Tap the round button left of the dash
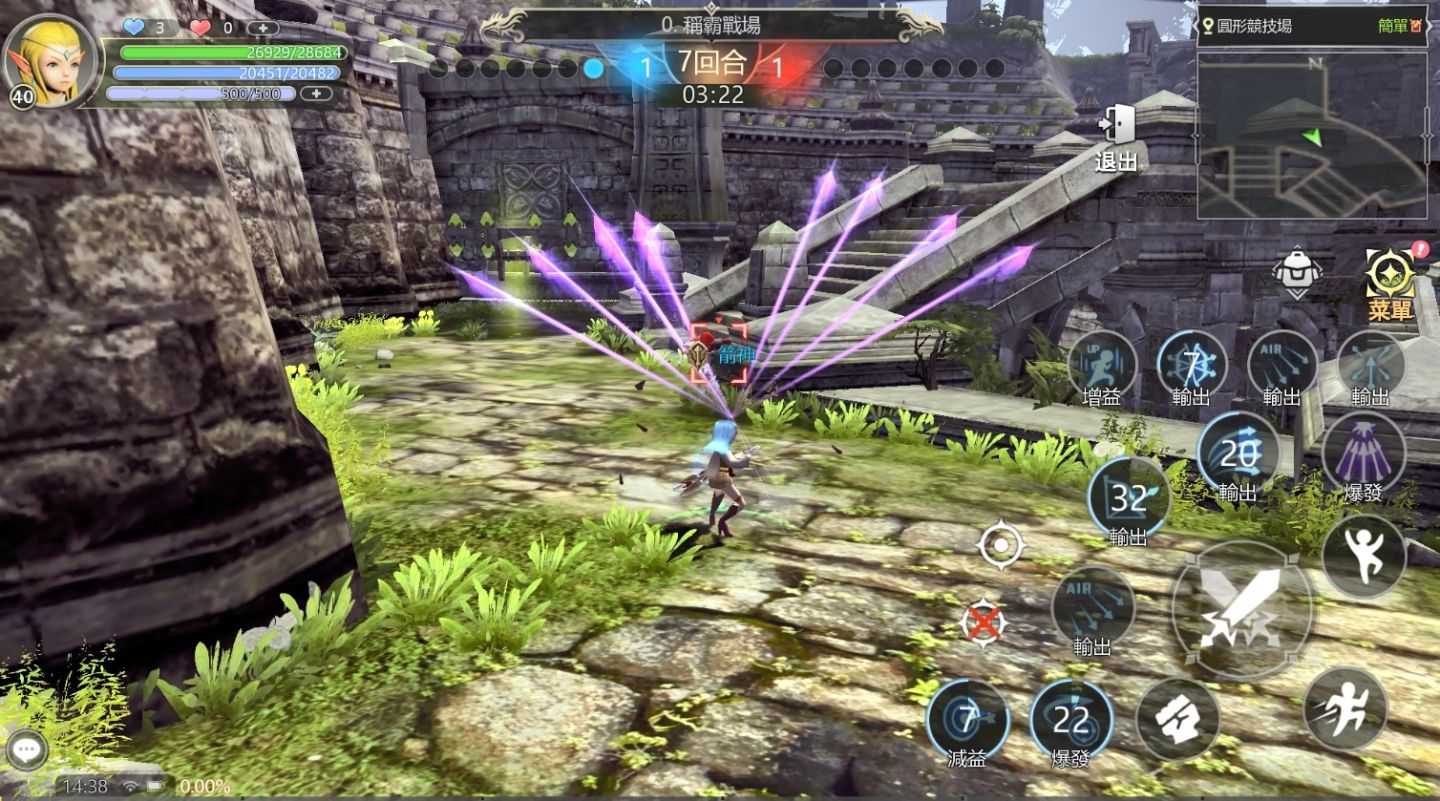 pos(1177,719)
